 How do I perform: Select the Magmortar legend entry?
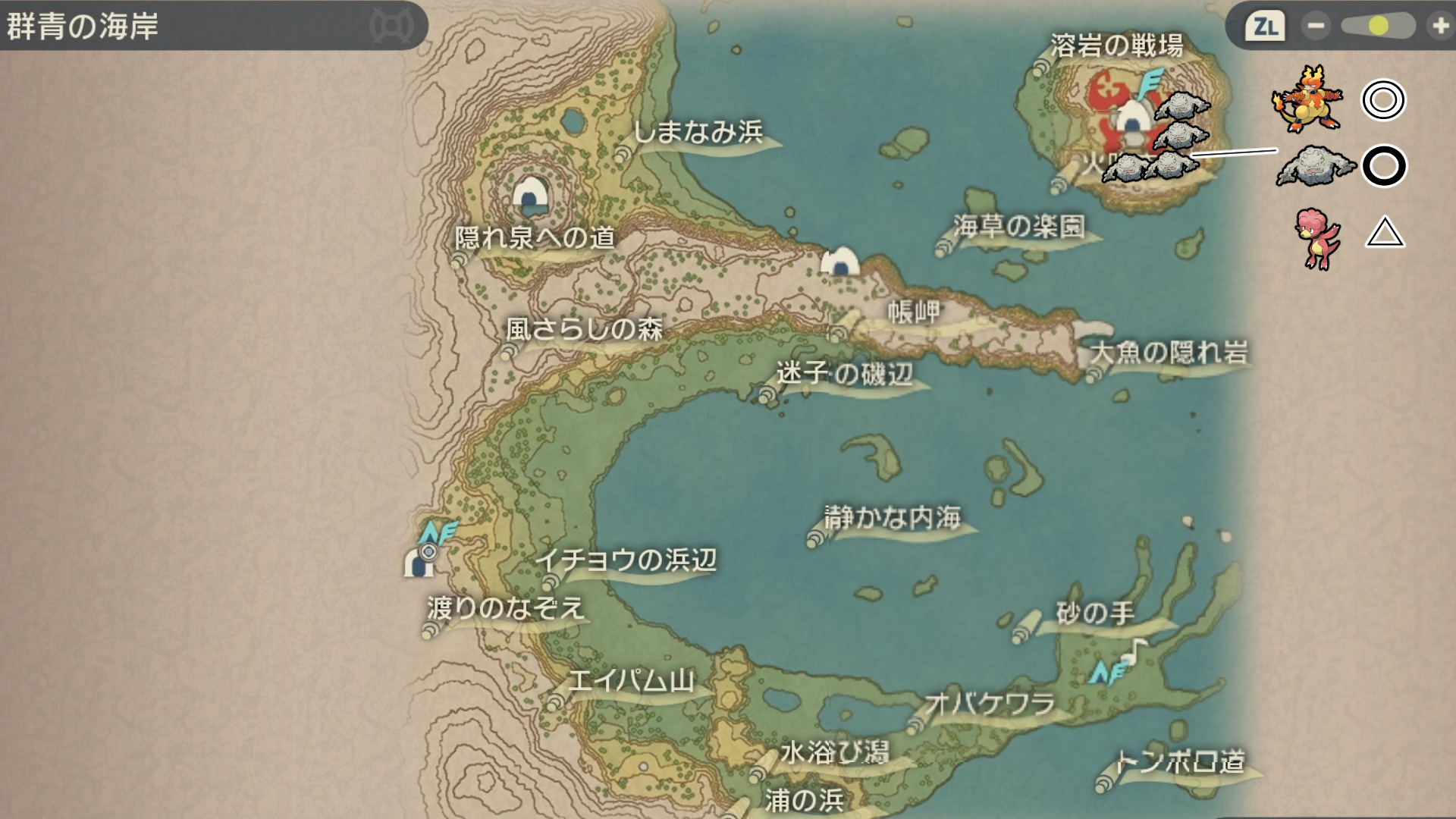pos(1306,99)
